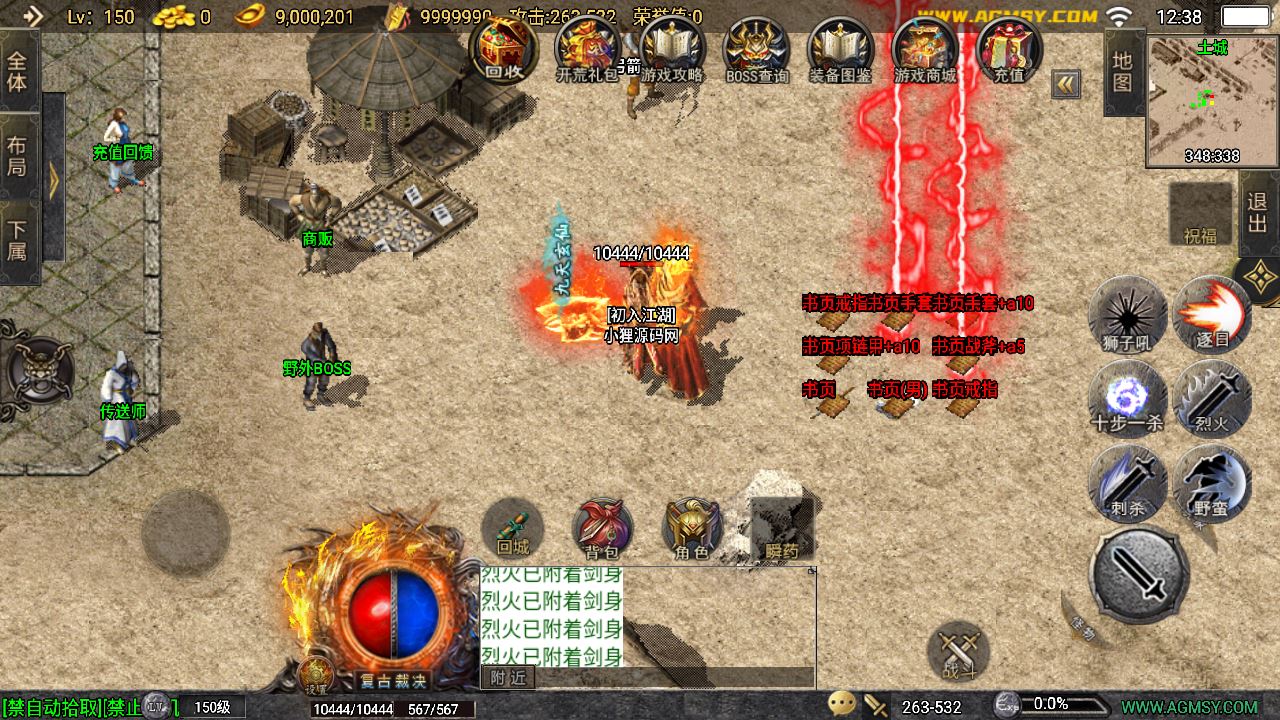1280x720 pixels.
Task: Open the 地图 map tab
Action: tap(1123, 71)
